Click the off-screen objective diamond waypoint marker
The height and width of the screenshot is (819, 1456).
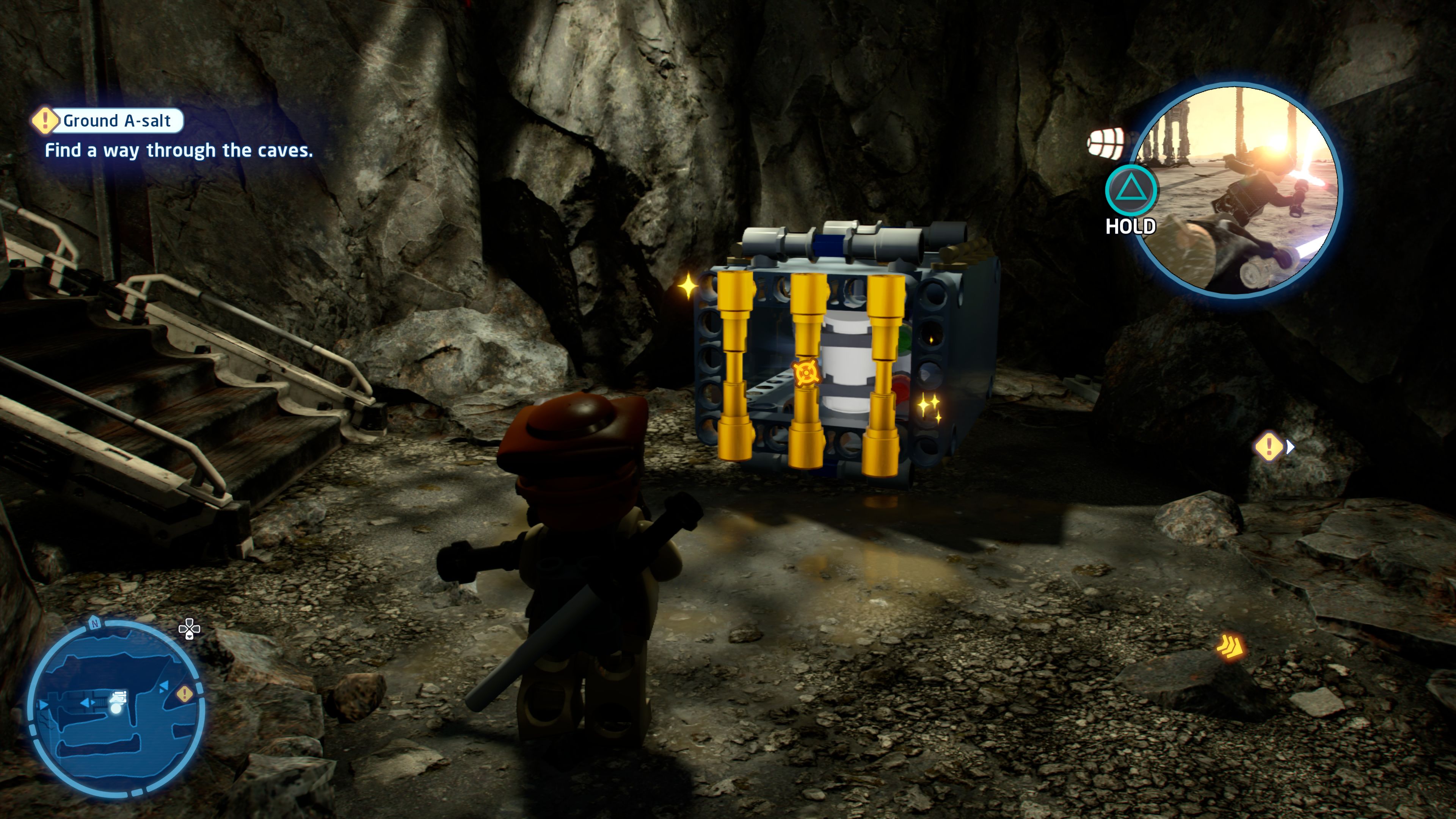[x=1269, y=447]
